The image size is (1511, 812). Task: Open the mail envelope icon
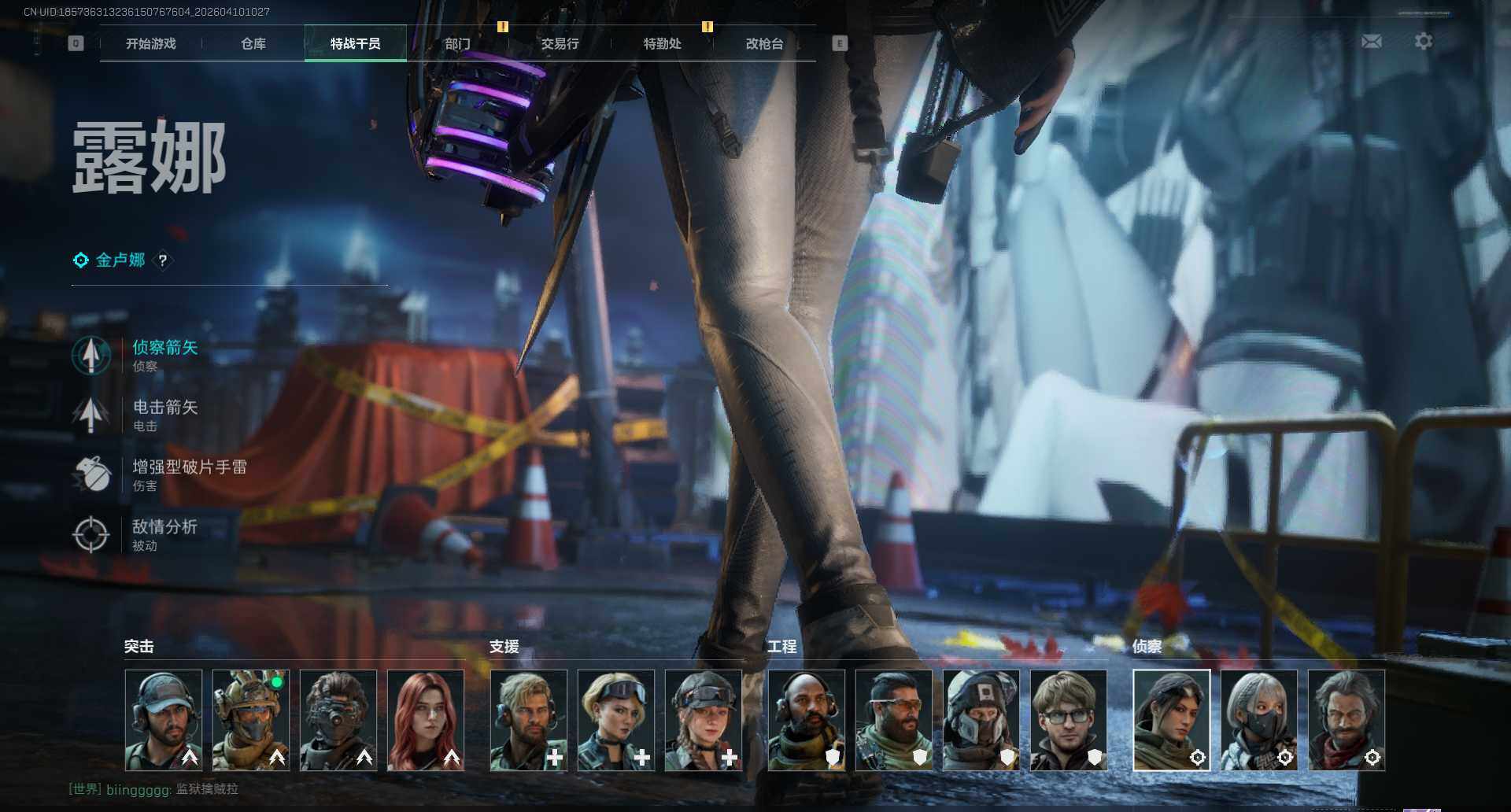[x=1371, y=41]
